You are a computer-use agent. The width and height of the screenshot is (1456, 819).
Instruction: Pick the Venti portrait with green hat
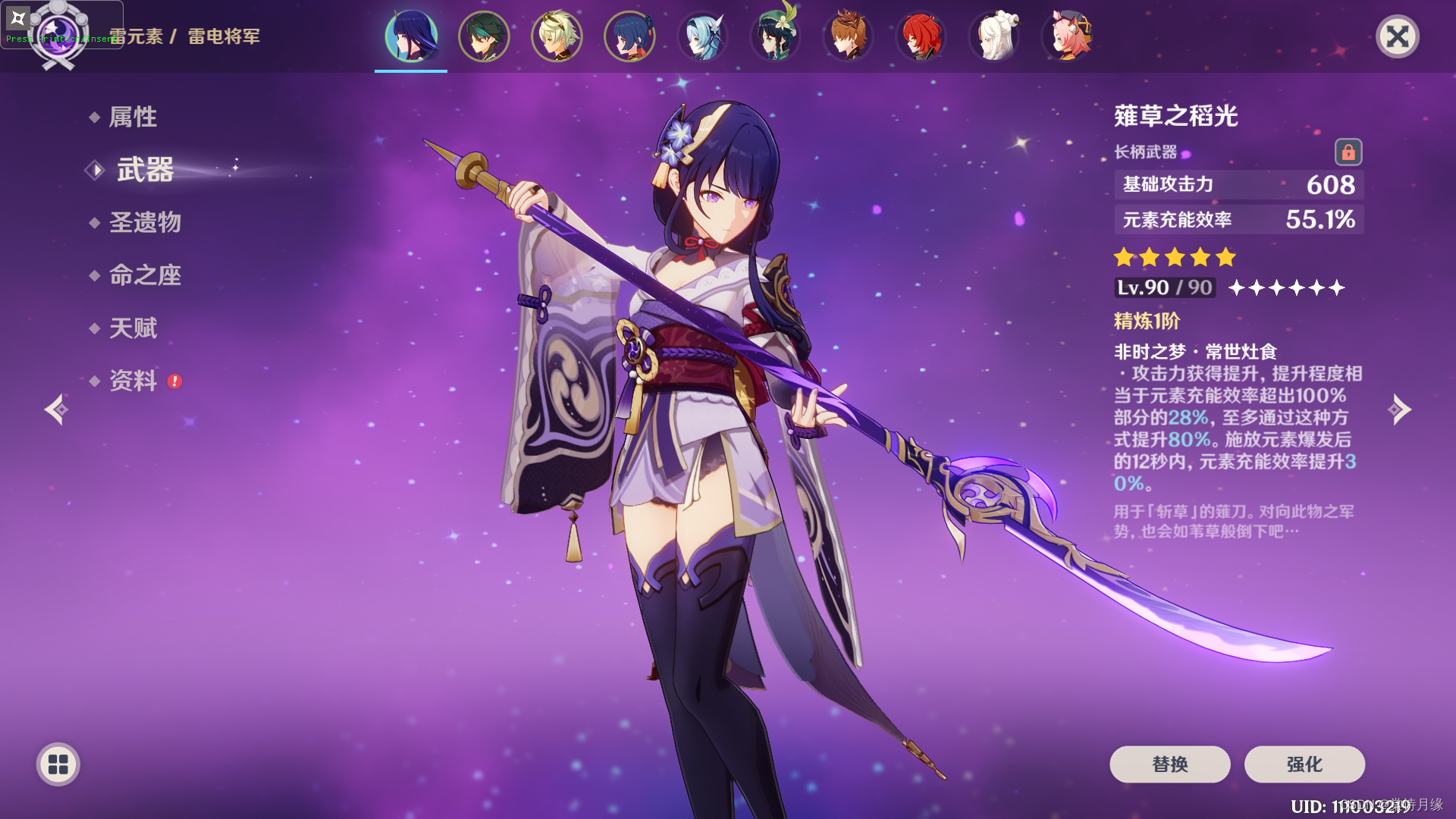coord(775,36)
